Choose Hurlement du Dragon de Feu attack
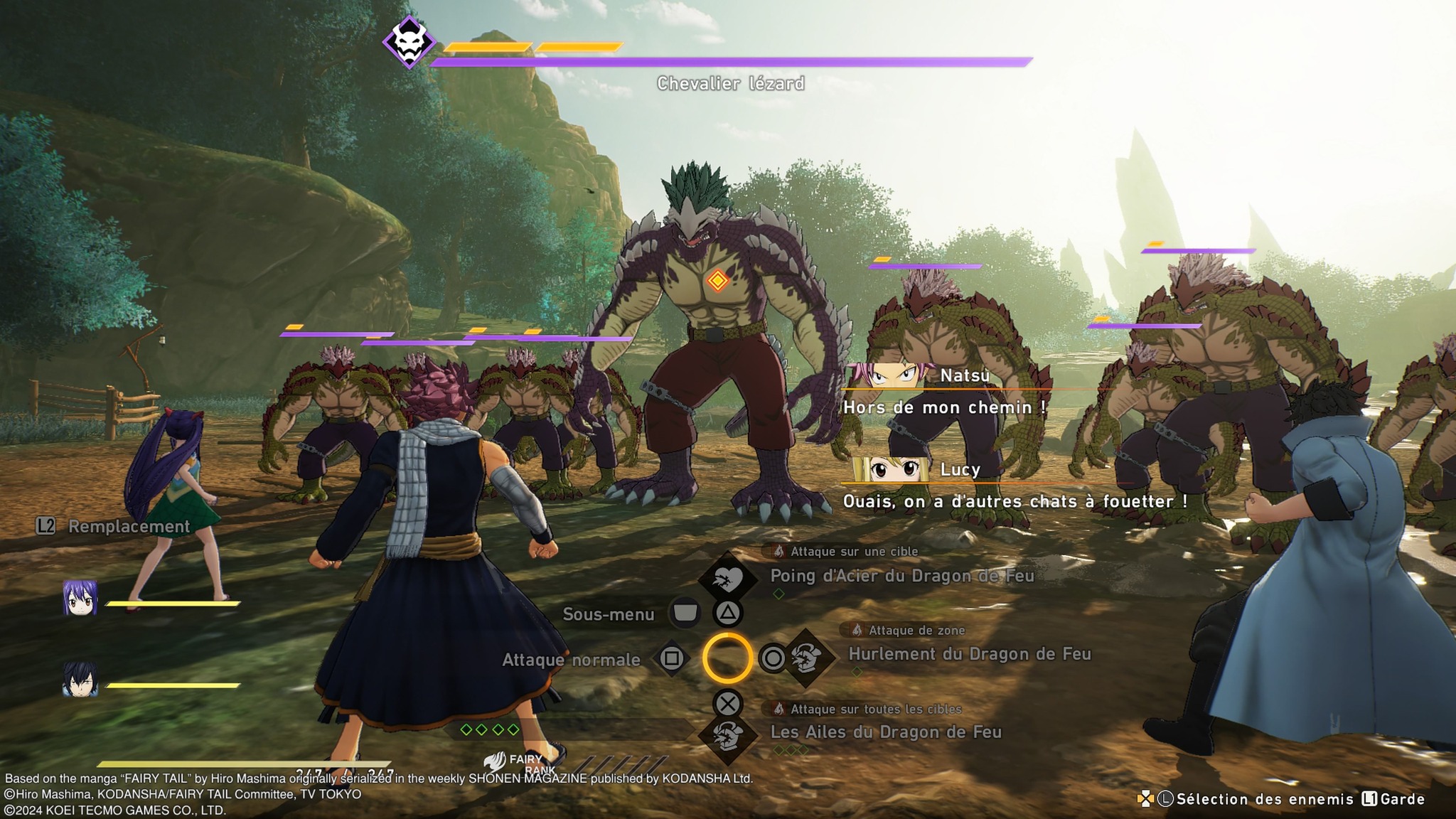The width and height of the screenshot is (1456, 819). (x=969, y=654)
